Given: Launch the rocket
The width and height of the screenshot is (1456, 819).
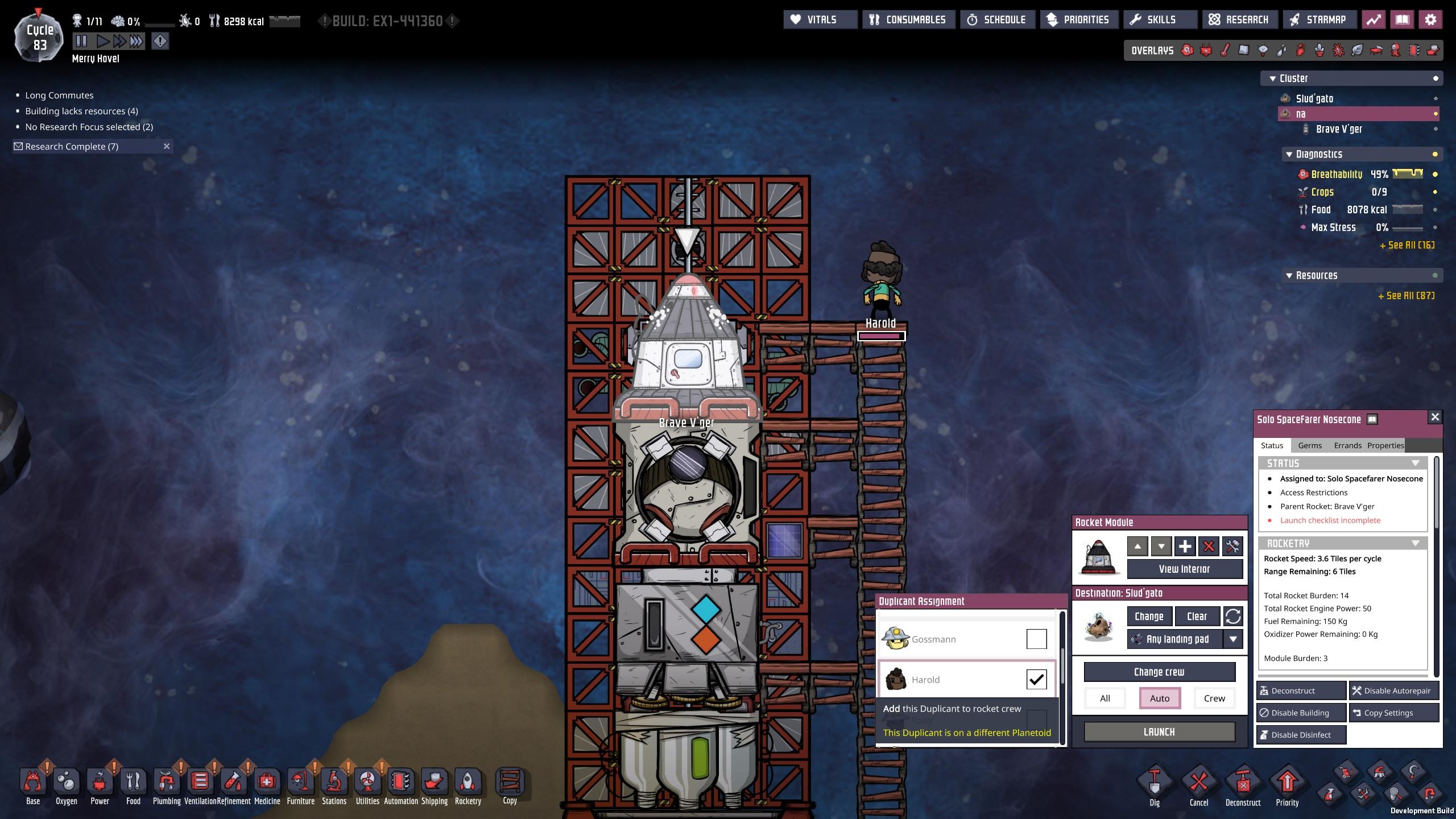Looking at the screenshot, I should 1159,732.
